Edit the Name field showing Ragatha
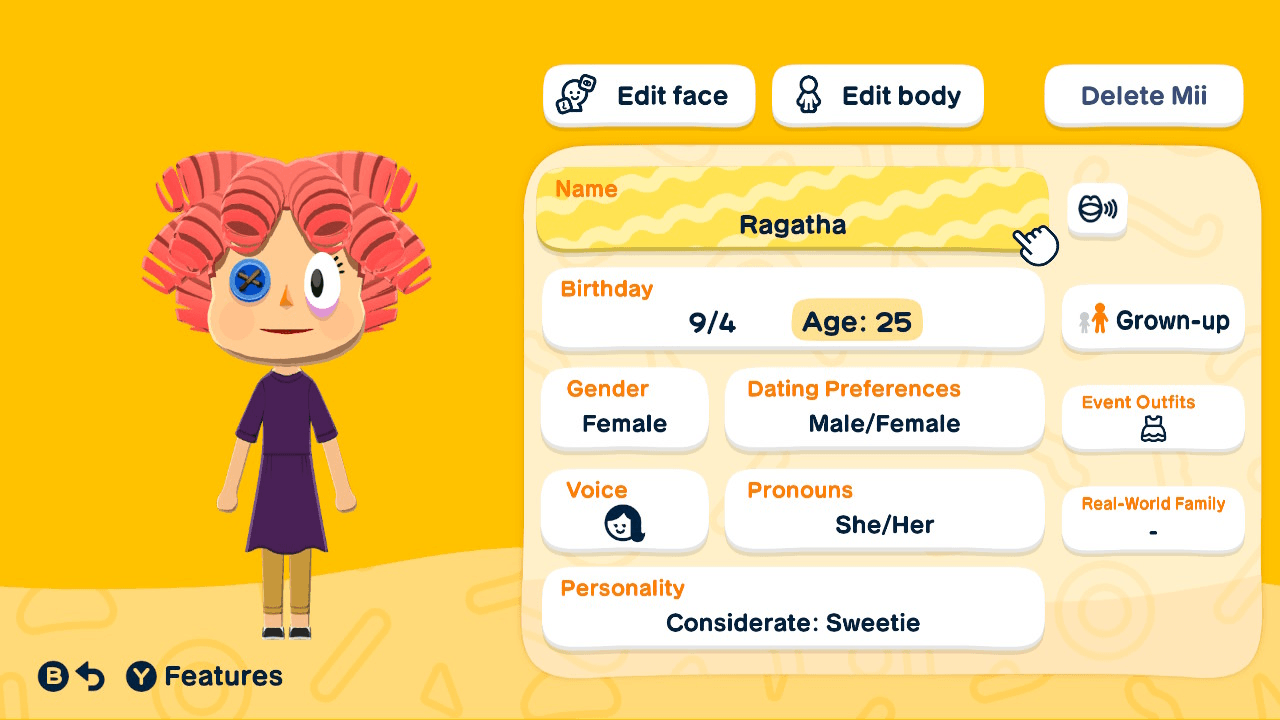 (792, 210)
